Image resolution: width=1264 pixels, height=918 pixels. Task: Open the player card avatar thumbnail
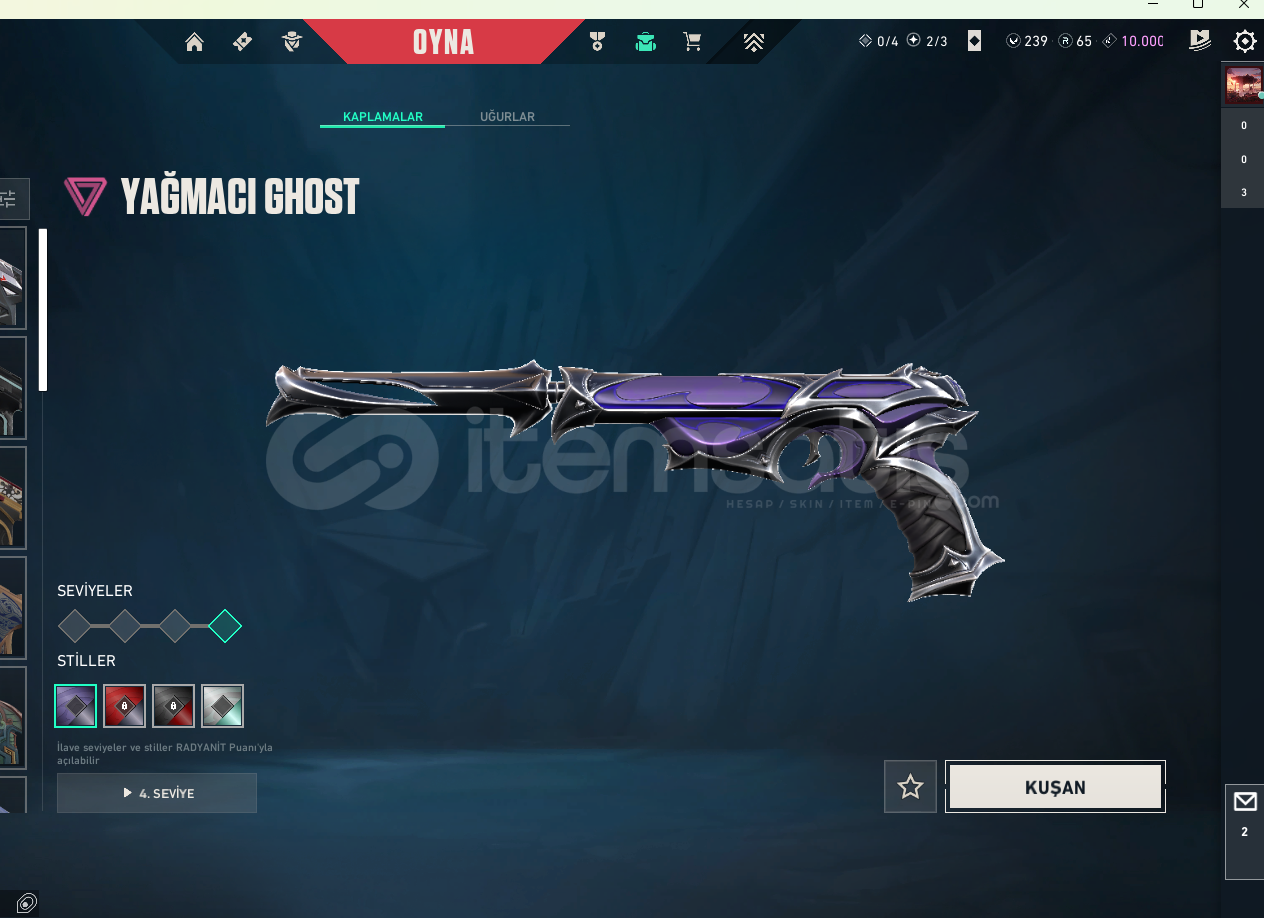pyautogui.click(x=1243, y=85)
